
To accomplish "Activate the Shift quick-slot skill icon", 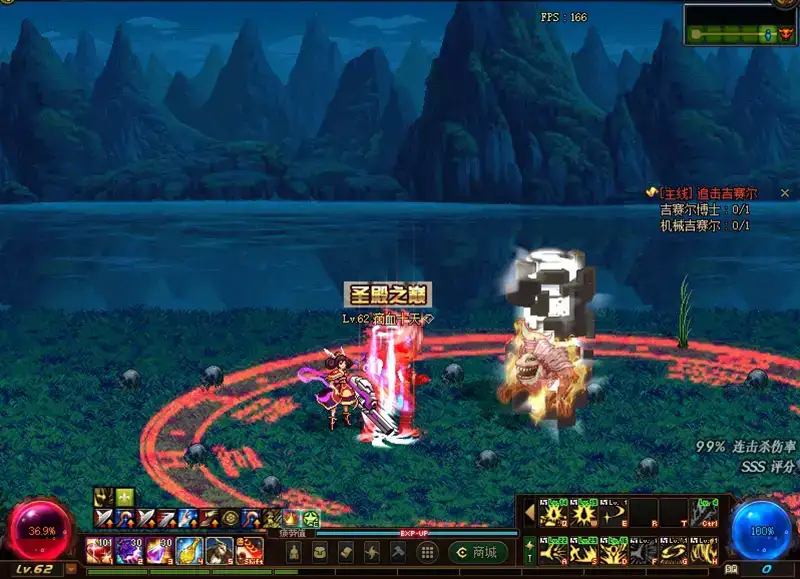I will coord(250,551).
